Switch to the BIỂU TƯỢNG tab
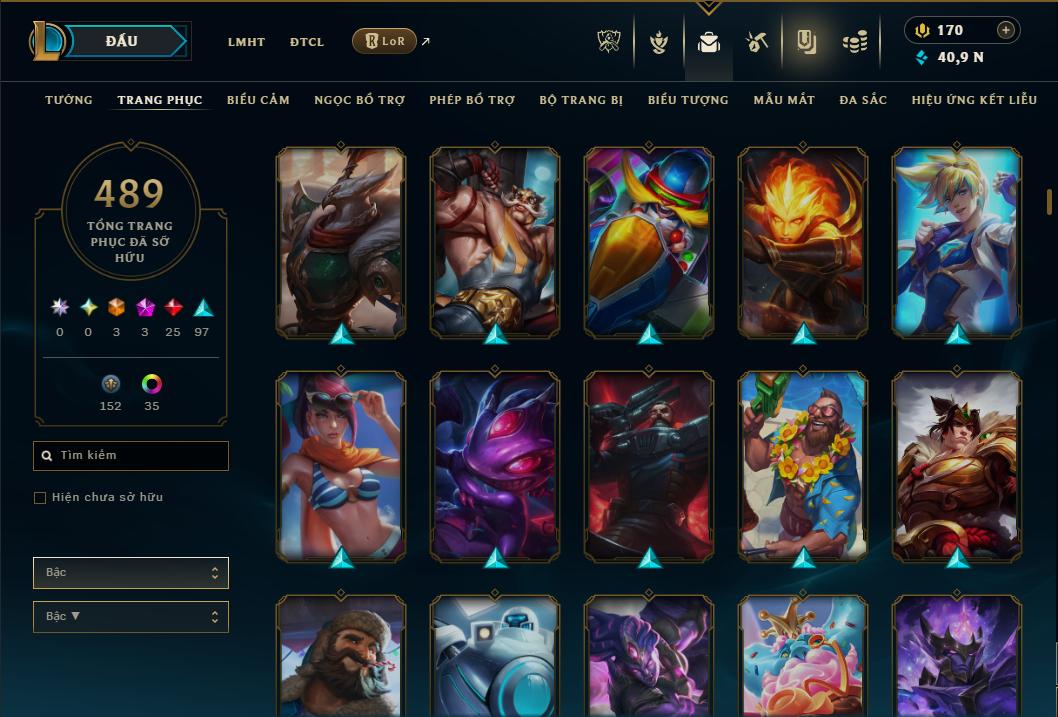 pyautogui.click(x=688, y=100)
